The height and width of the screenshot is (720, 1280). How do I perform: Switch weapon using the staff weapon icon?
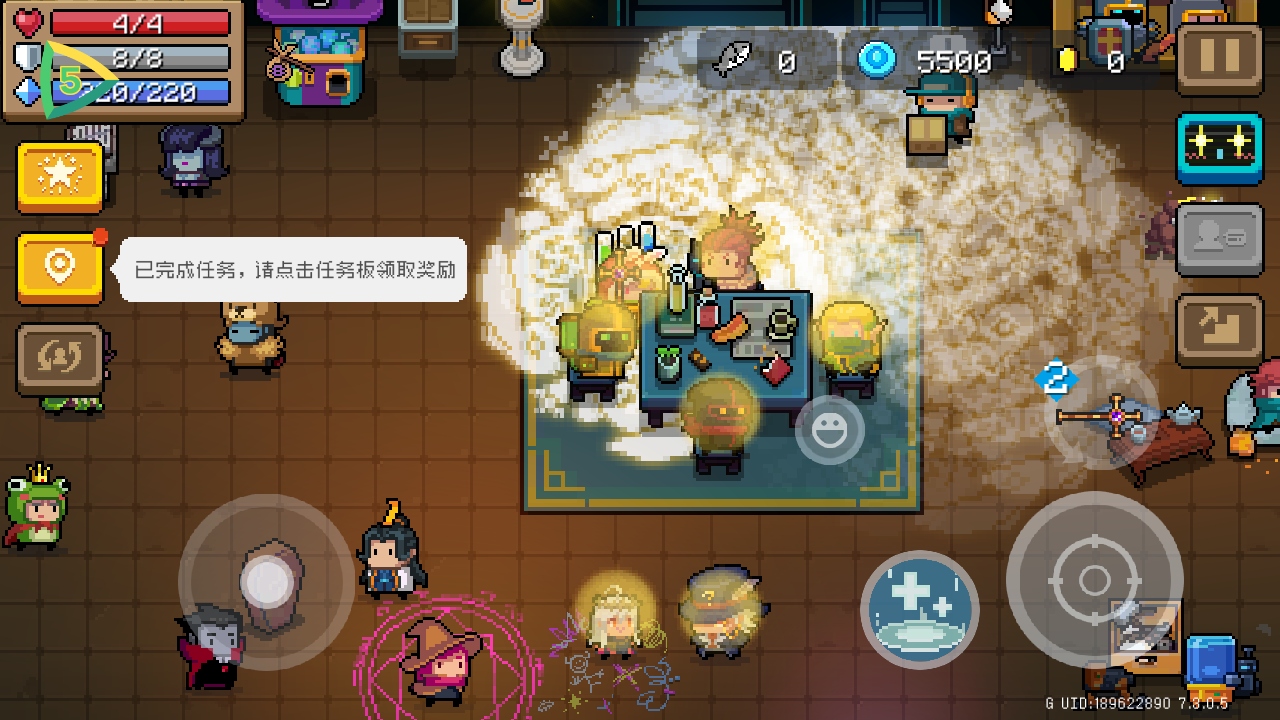click(1110, 412)
